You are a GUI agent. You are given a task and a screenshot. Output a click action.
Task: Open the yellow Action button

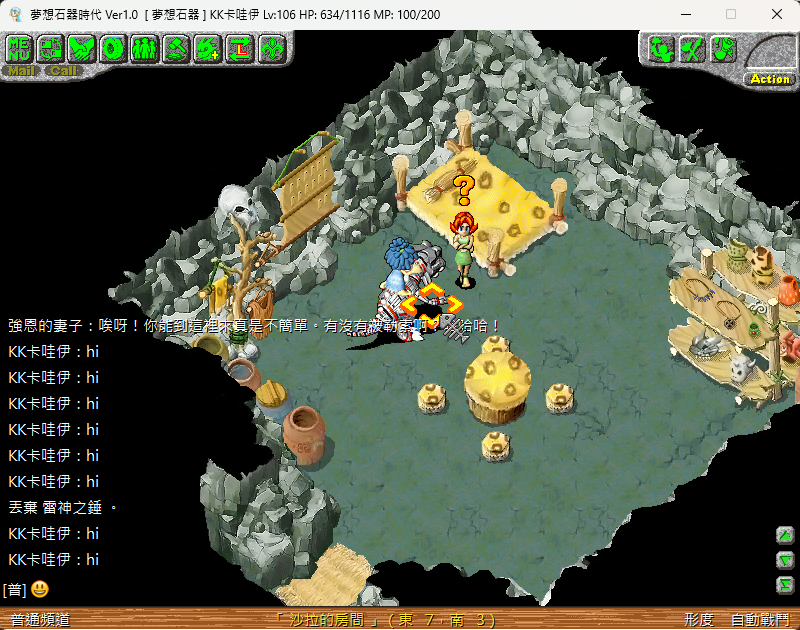click(770, 79)
